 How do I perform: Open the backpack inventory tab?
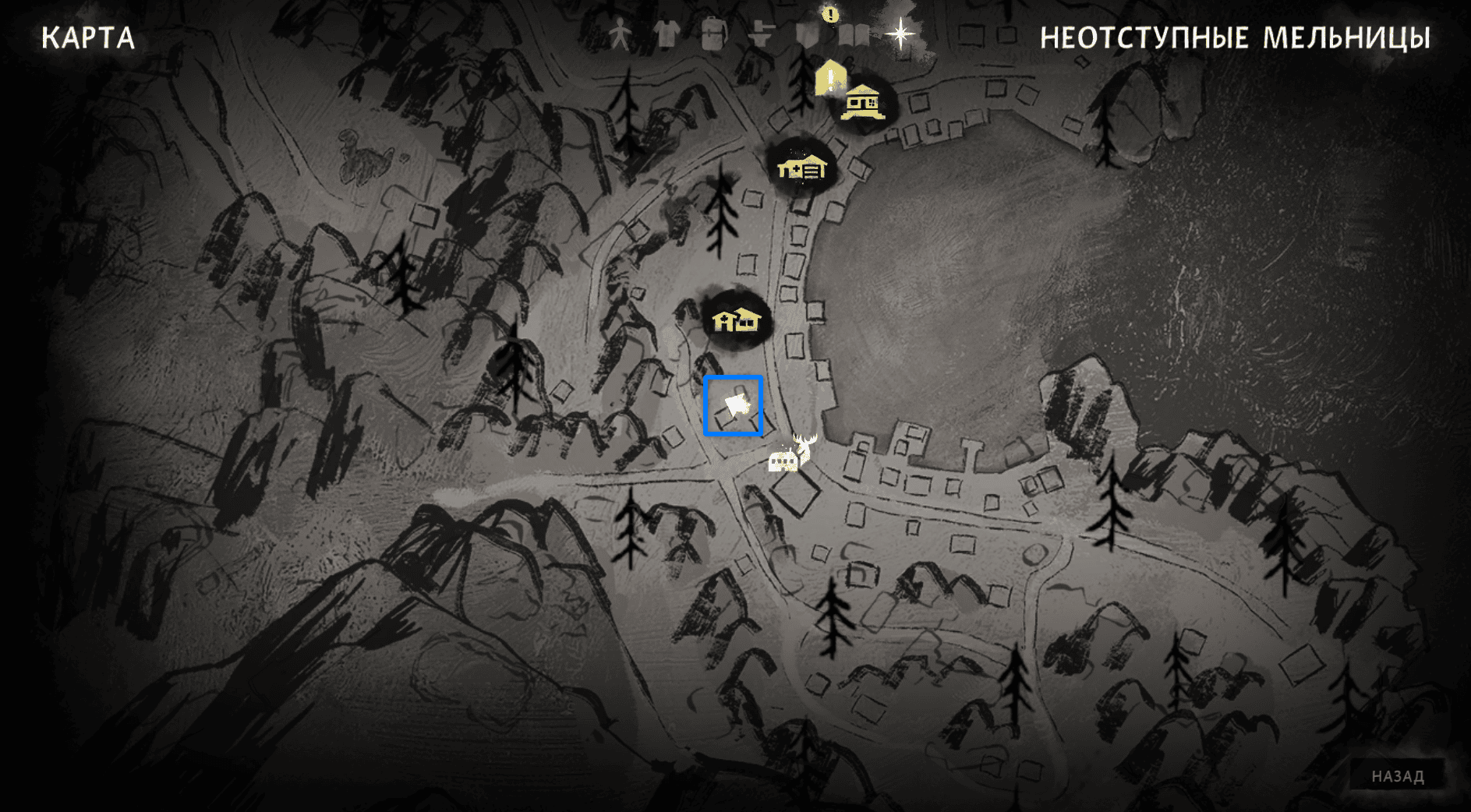pyautogui.click(x=713, y=35)
